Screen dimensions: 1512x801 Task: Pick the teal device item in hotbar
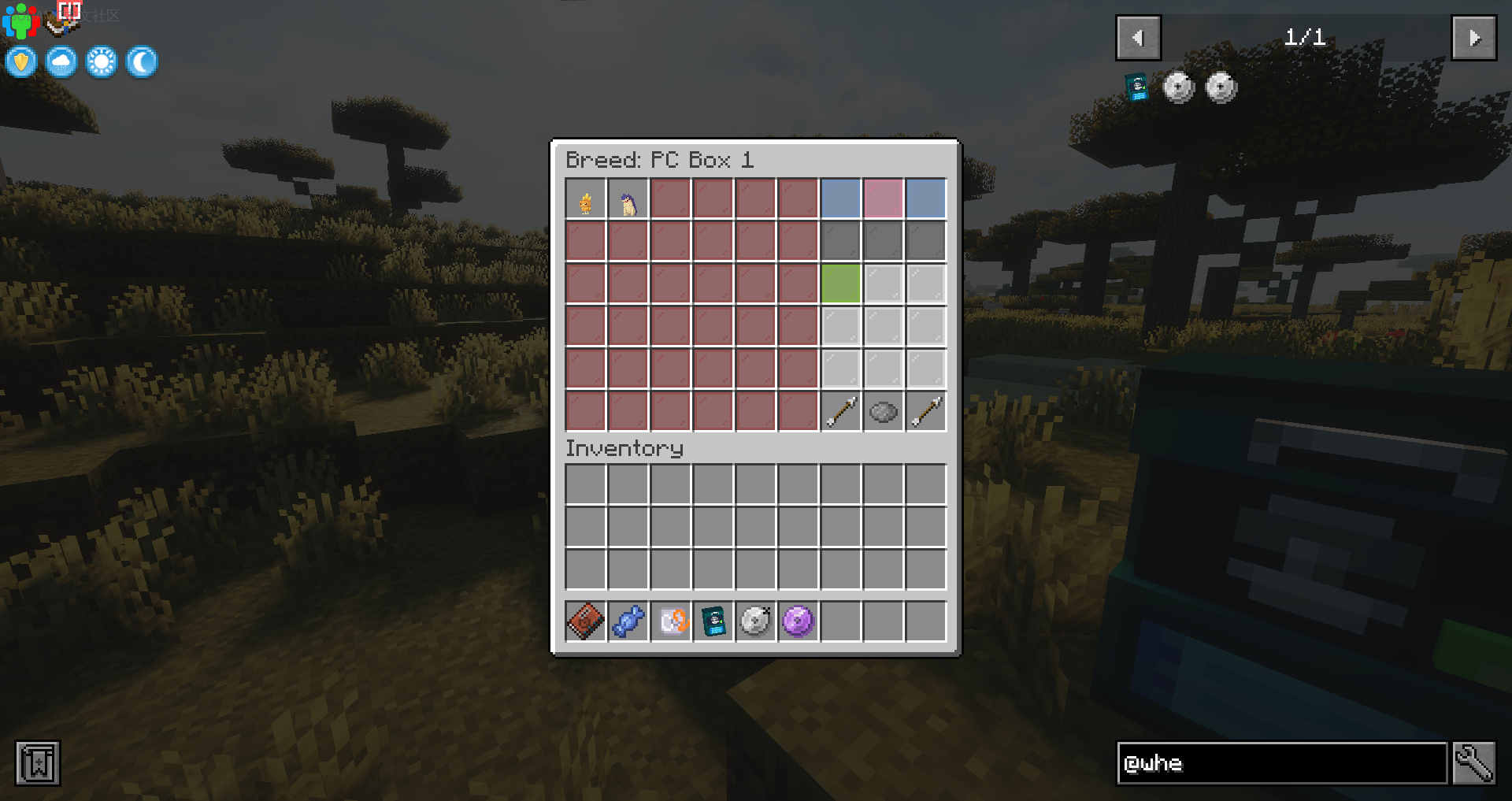713,621
